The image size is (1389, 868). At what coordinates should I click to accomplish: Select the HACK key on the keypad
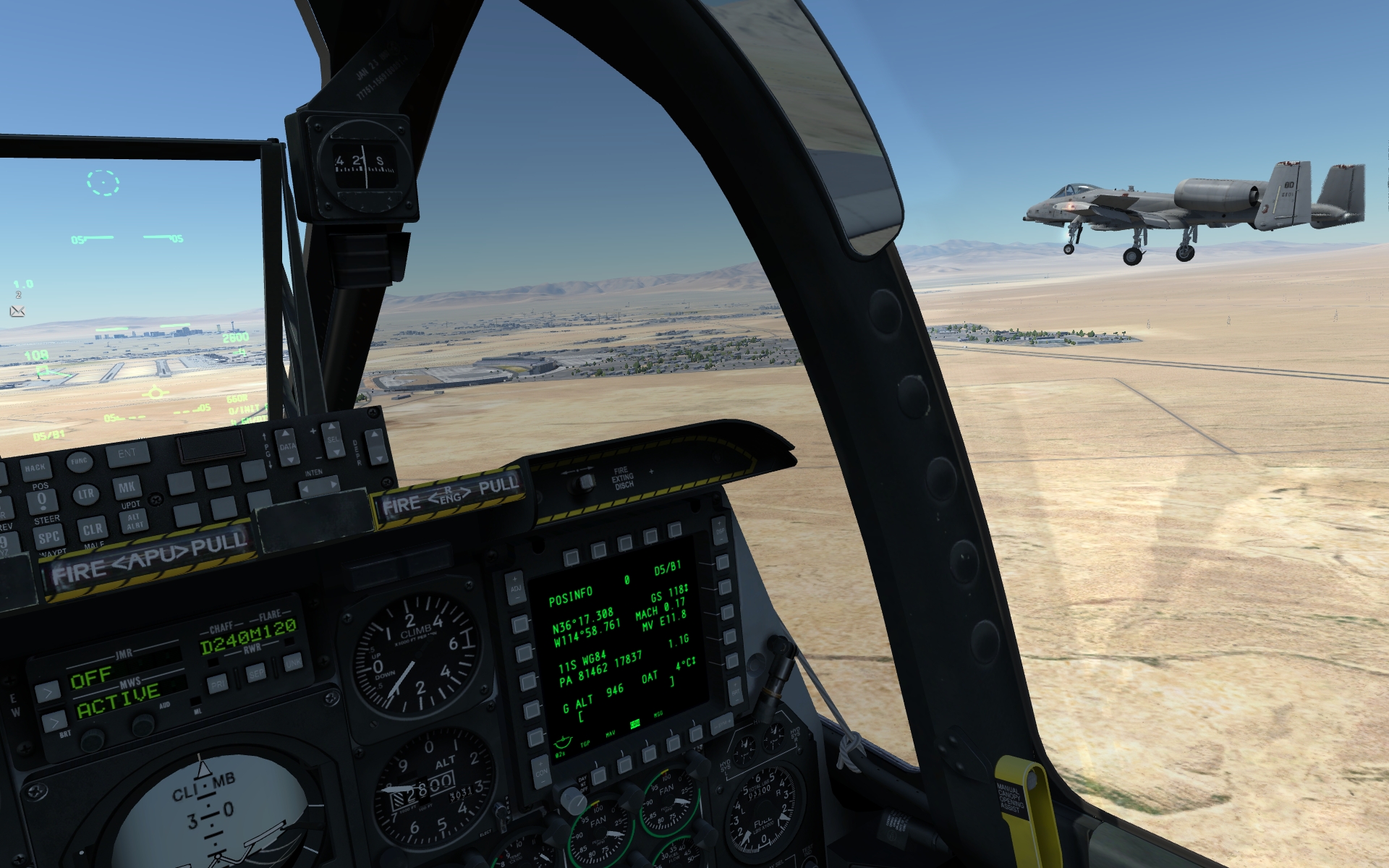[x=35, y=467]
